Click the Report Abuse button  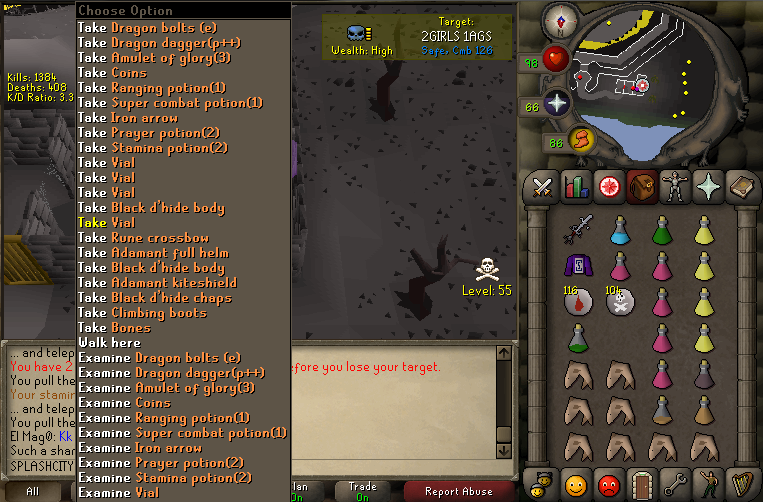pos(459,491)
